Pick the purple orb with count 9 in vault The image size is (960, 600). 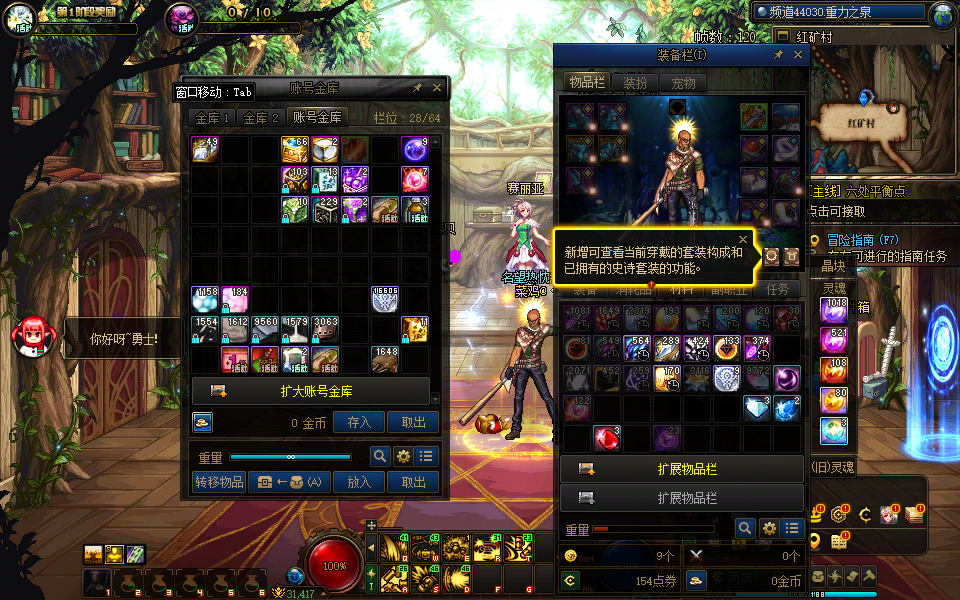click(415, 150)
